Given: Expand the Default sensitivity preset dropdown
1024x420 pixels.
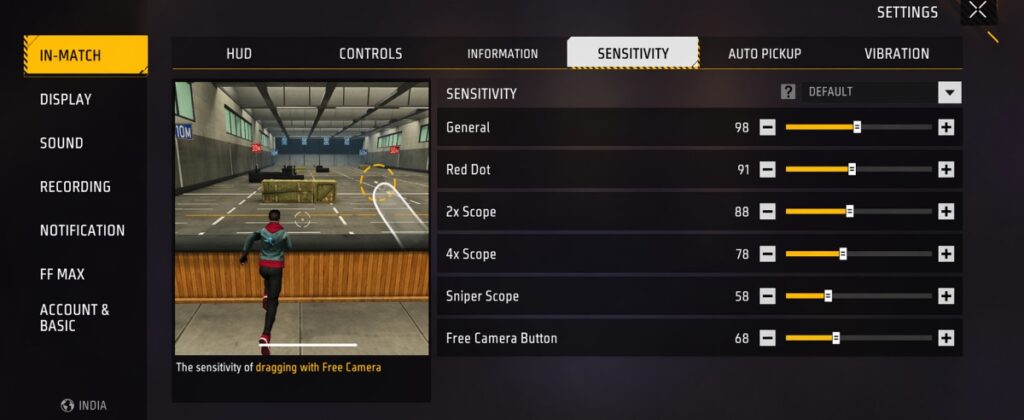Looking at the screenshot, I should pos(949,92).
